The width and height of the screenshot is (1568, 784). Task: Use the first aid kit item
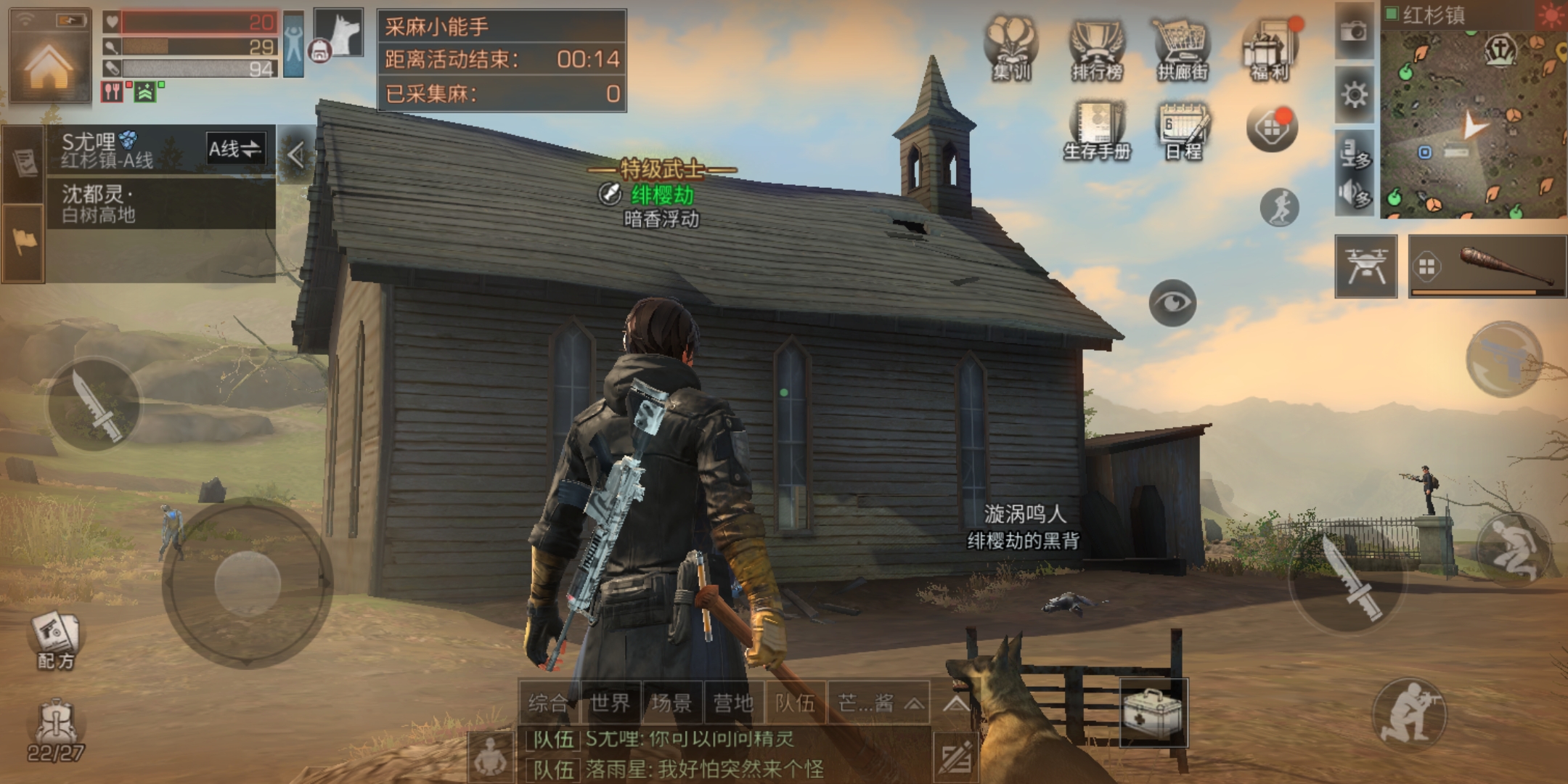[x=1153, y=713]
